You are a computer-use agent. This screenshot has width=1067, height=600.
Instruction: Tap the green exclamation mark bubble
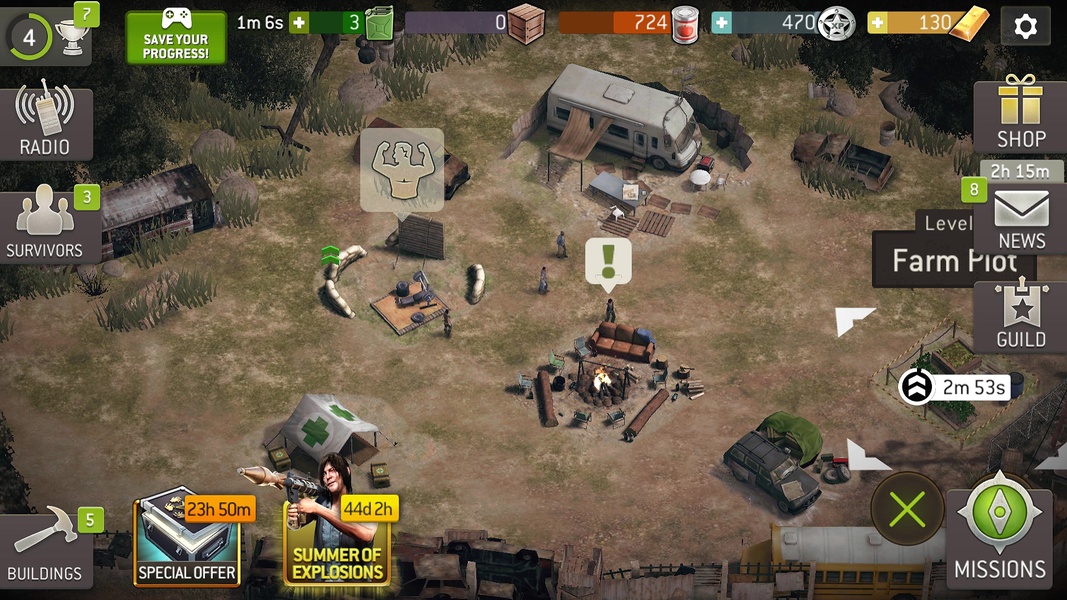point(608,262)
